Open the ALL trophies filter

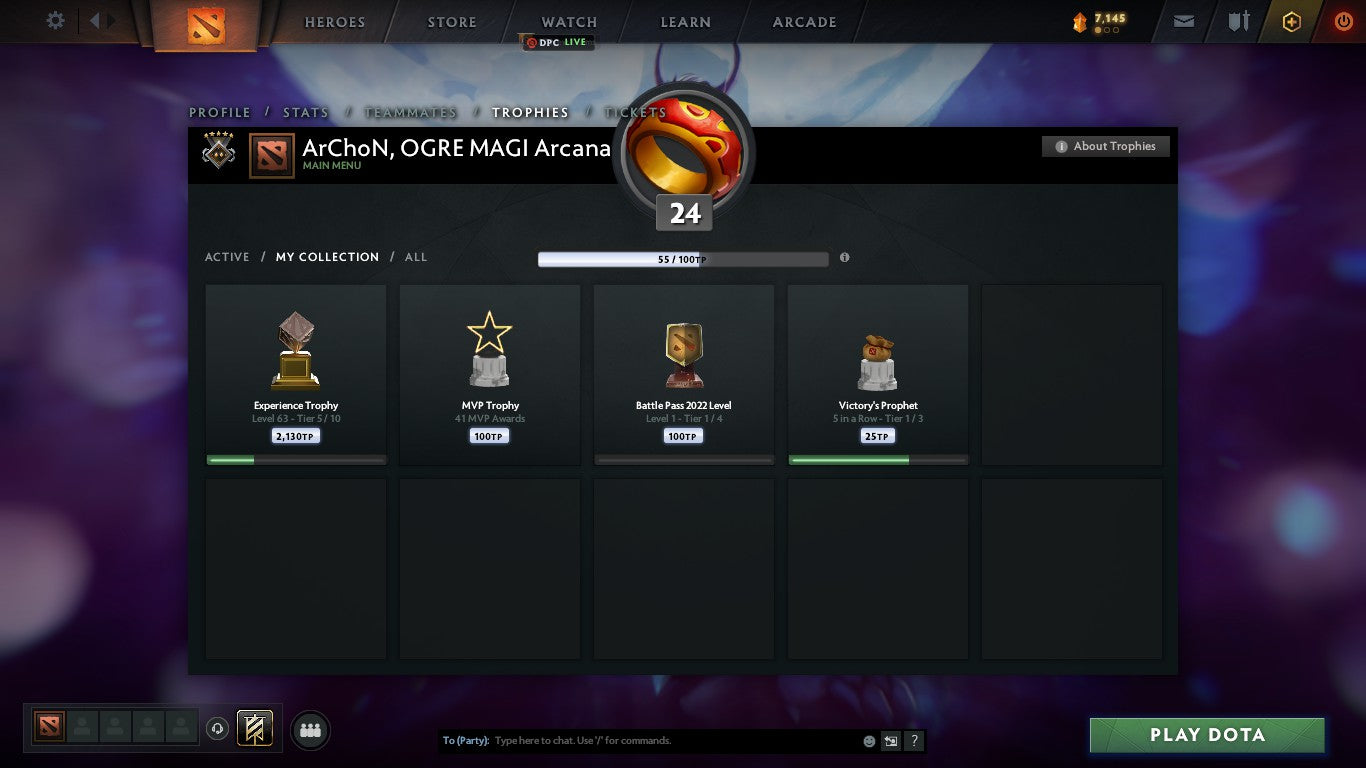pos(415,257)
